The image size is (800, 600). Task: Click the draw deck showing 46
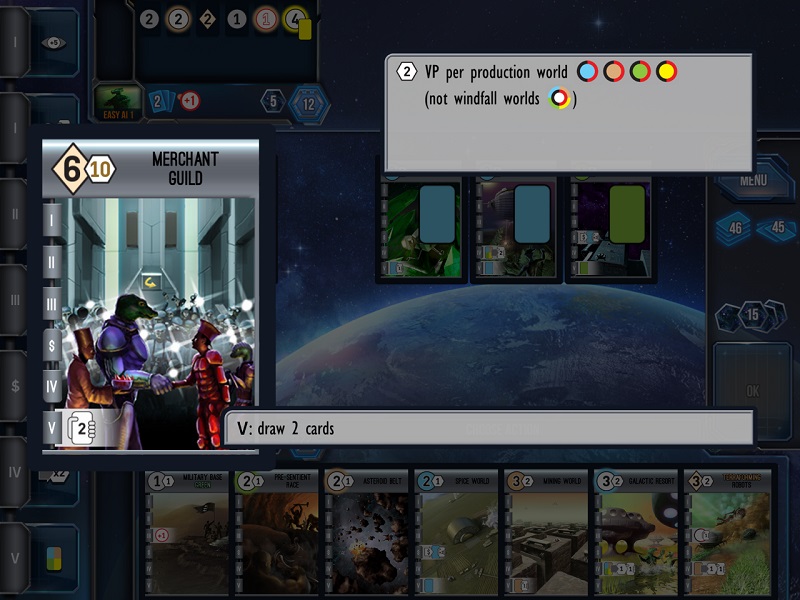coord(735,228)
